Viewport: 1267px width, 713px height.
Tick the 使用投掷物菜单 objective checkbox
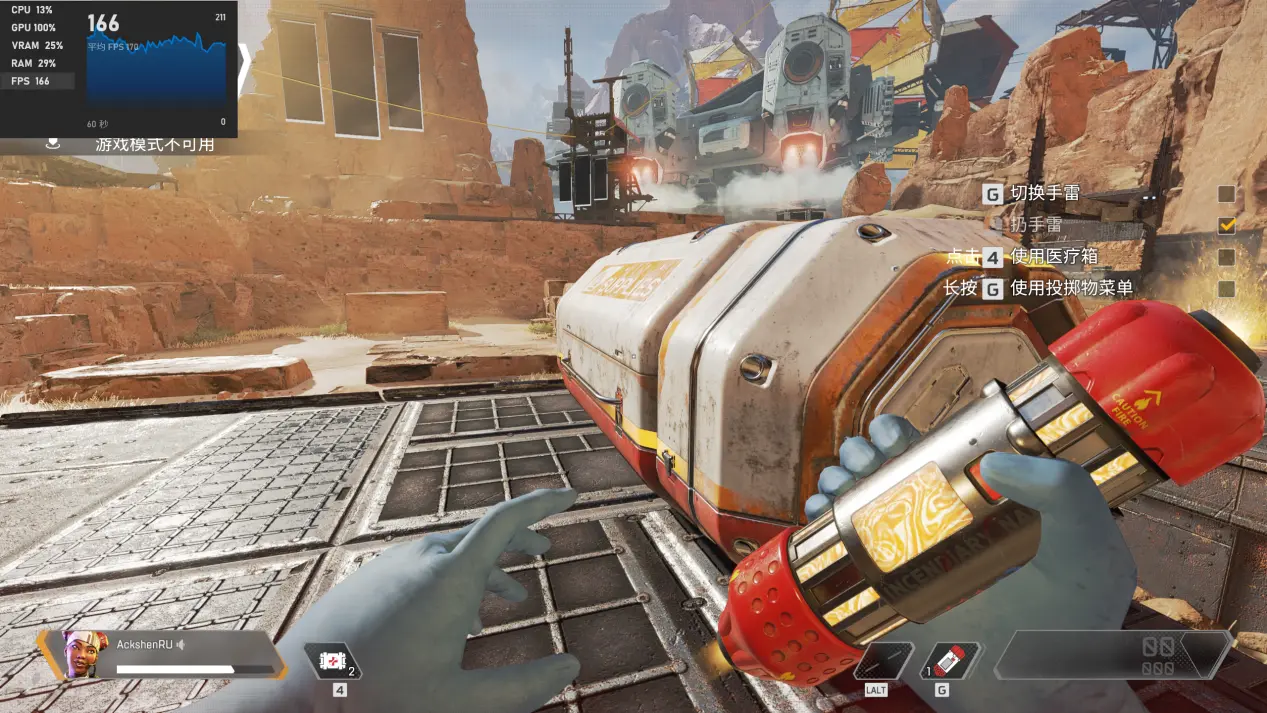click(1226, 289)
